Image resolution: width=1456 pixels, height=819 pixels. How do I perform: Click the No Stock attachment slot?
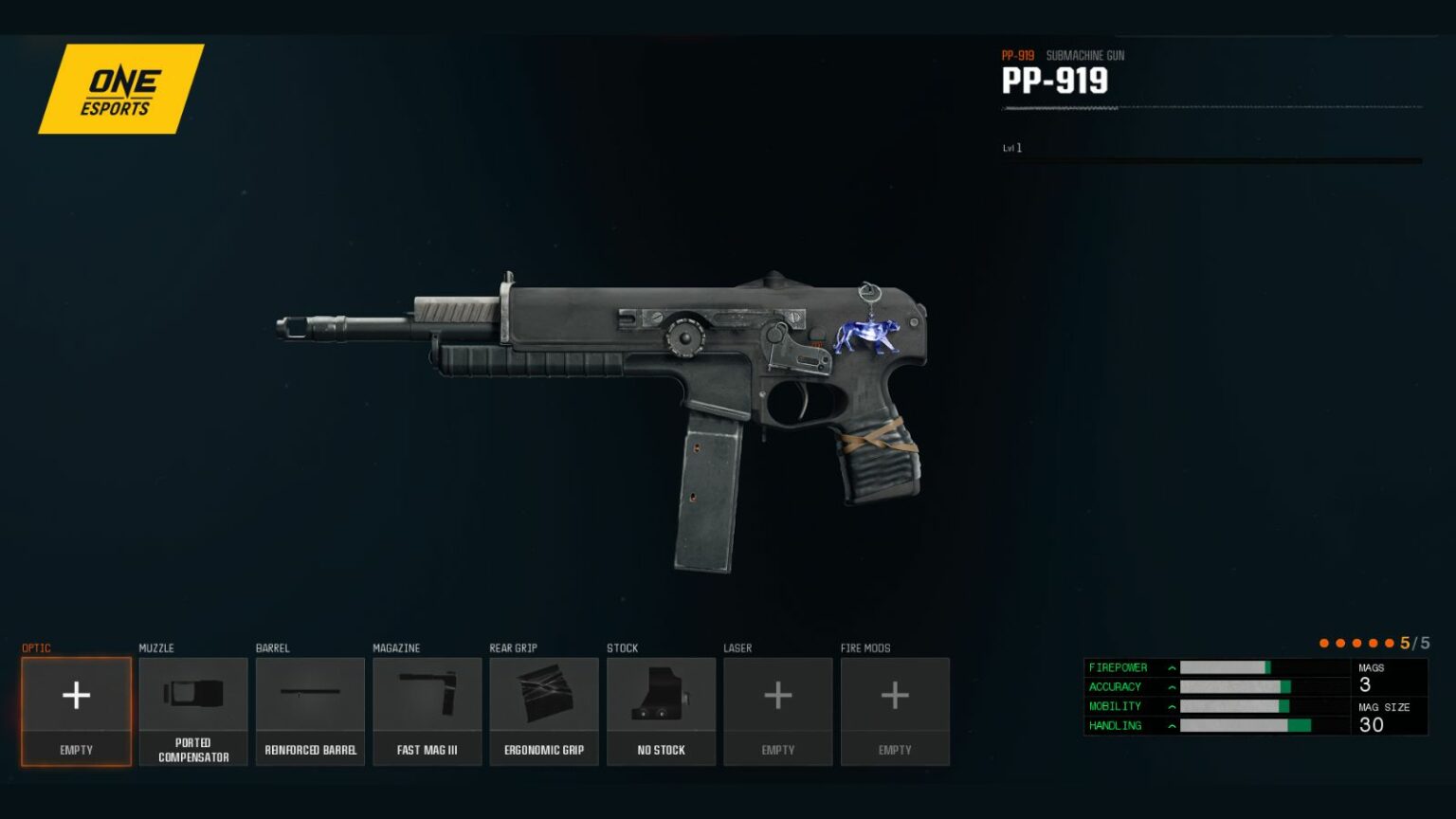661,711
